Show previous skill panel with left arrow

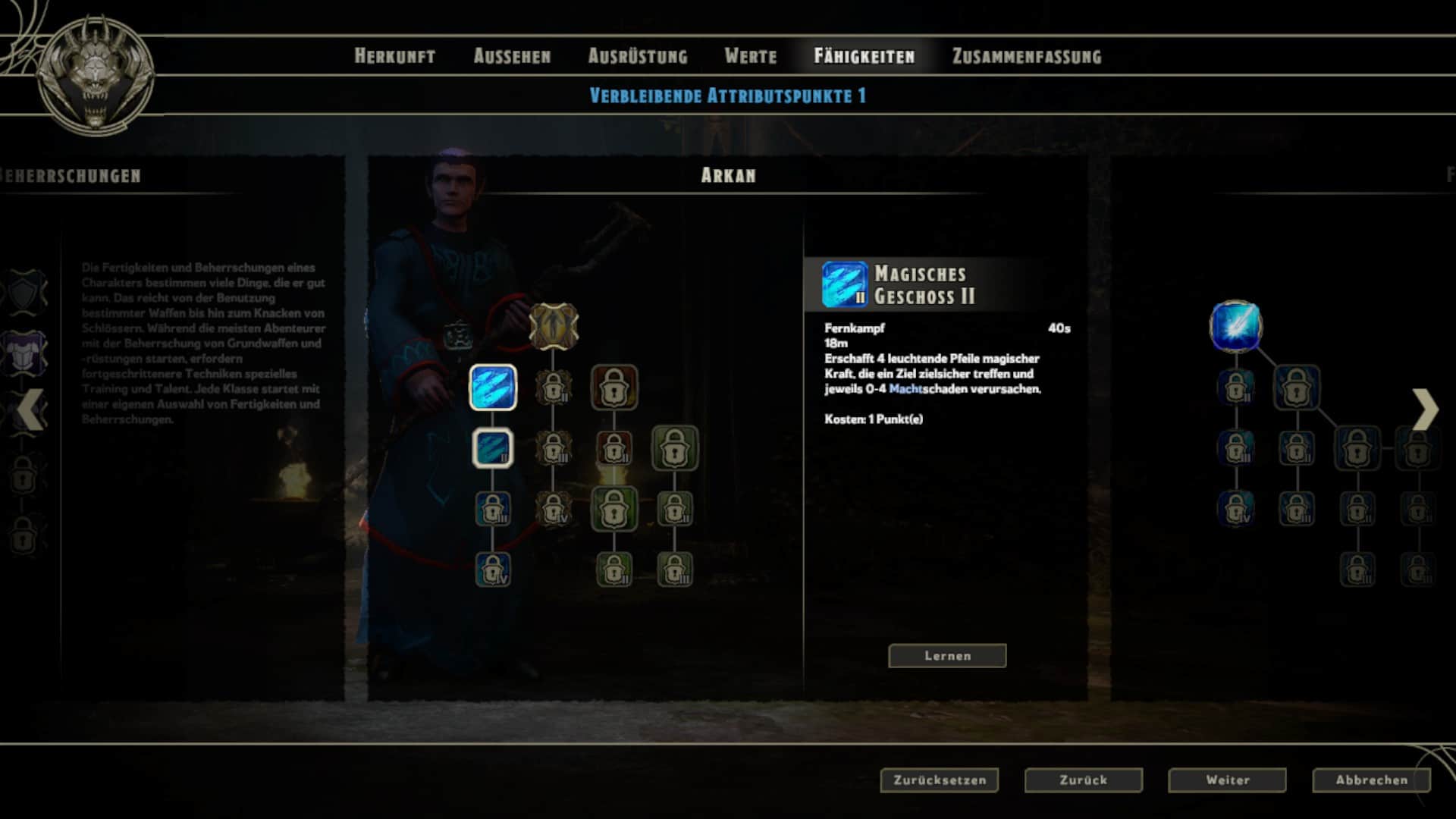click(30, 409)
